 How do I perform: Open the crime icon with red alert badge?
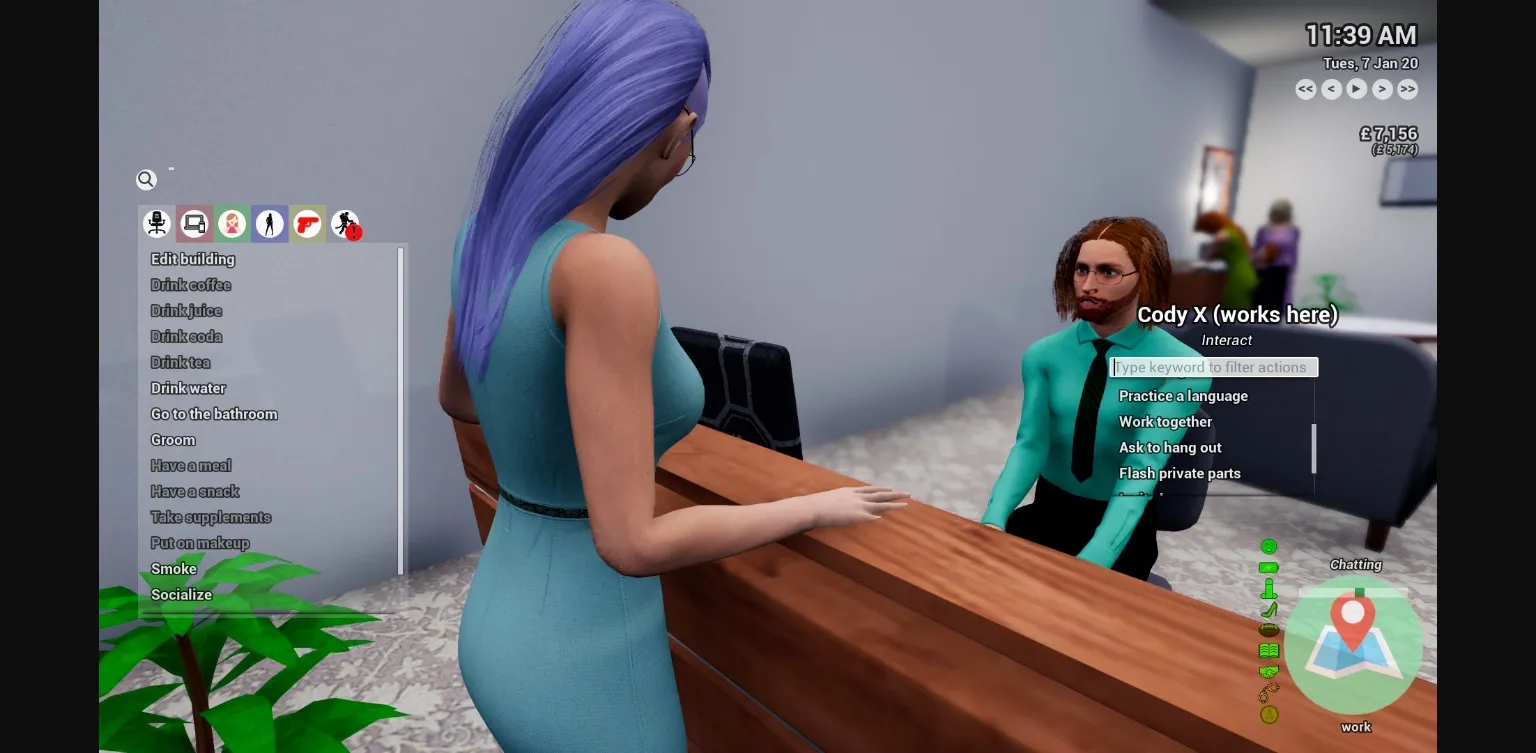345,223
